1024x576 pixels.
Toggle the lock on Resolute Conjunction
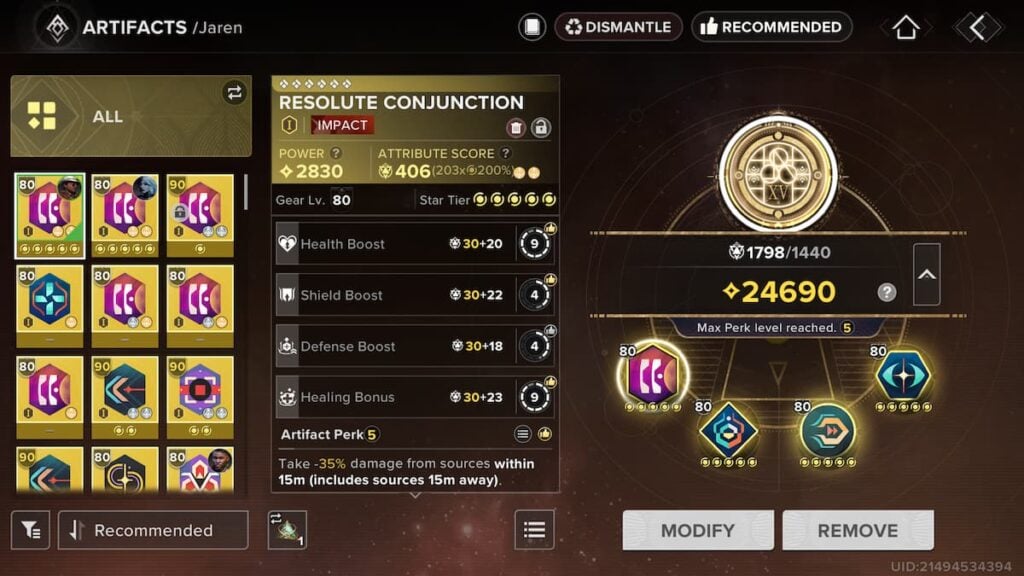coord(541,127)
